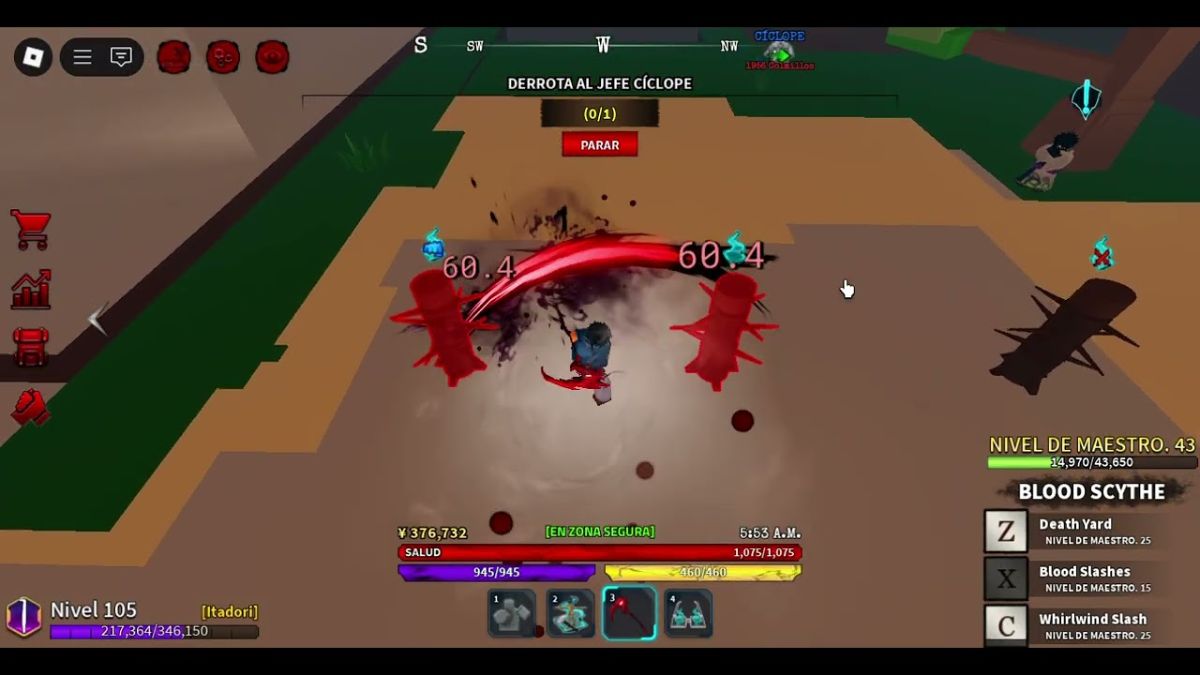Click the red fist icon
1200x675 pixels.
click(31, 405)
